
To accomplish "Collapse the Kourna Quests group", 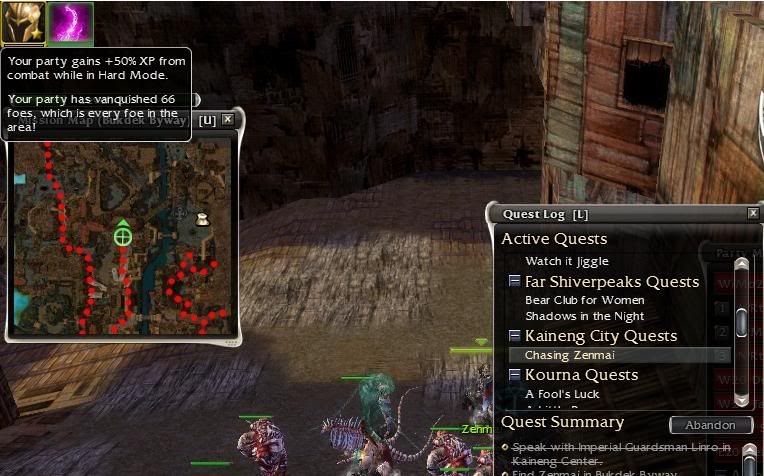I will click(514, 375).
